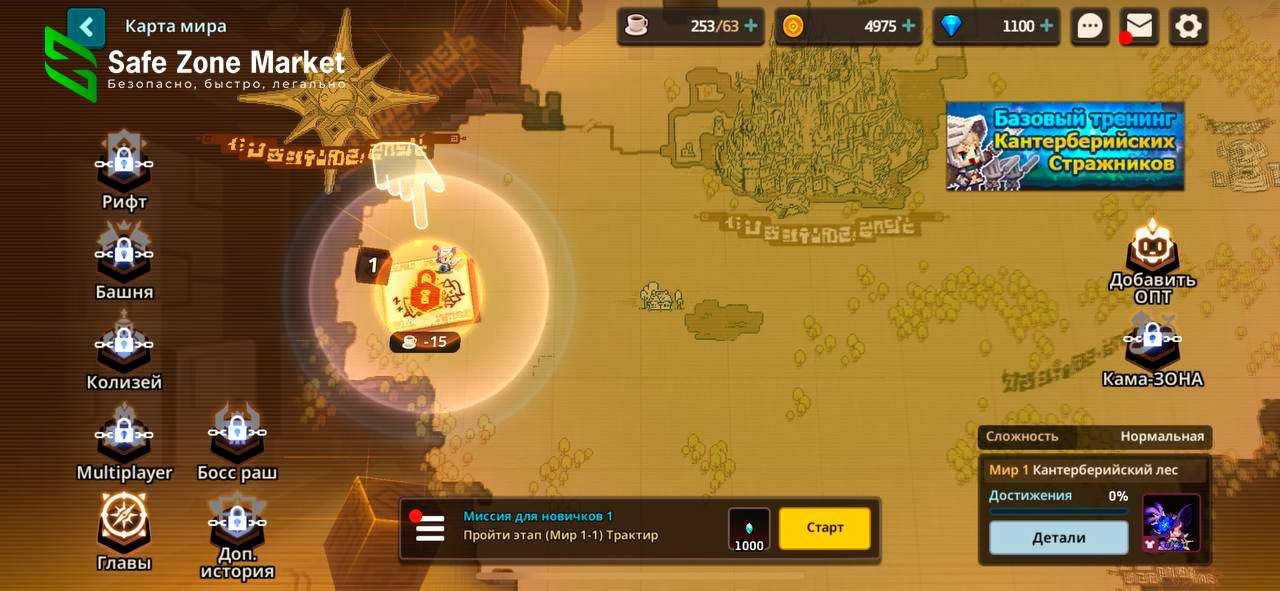This screenshot has height=591, width=1280.
Task: Add gold coins with the plus button
Action: pyautogui.click(x=908, y=26)
